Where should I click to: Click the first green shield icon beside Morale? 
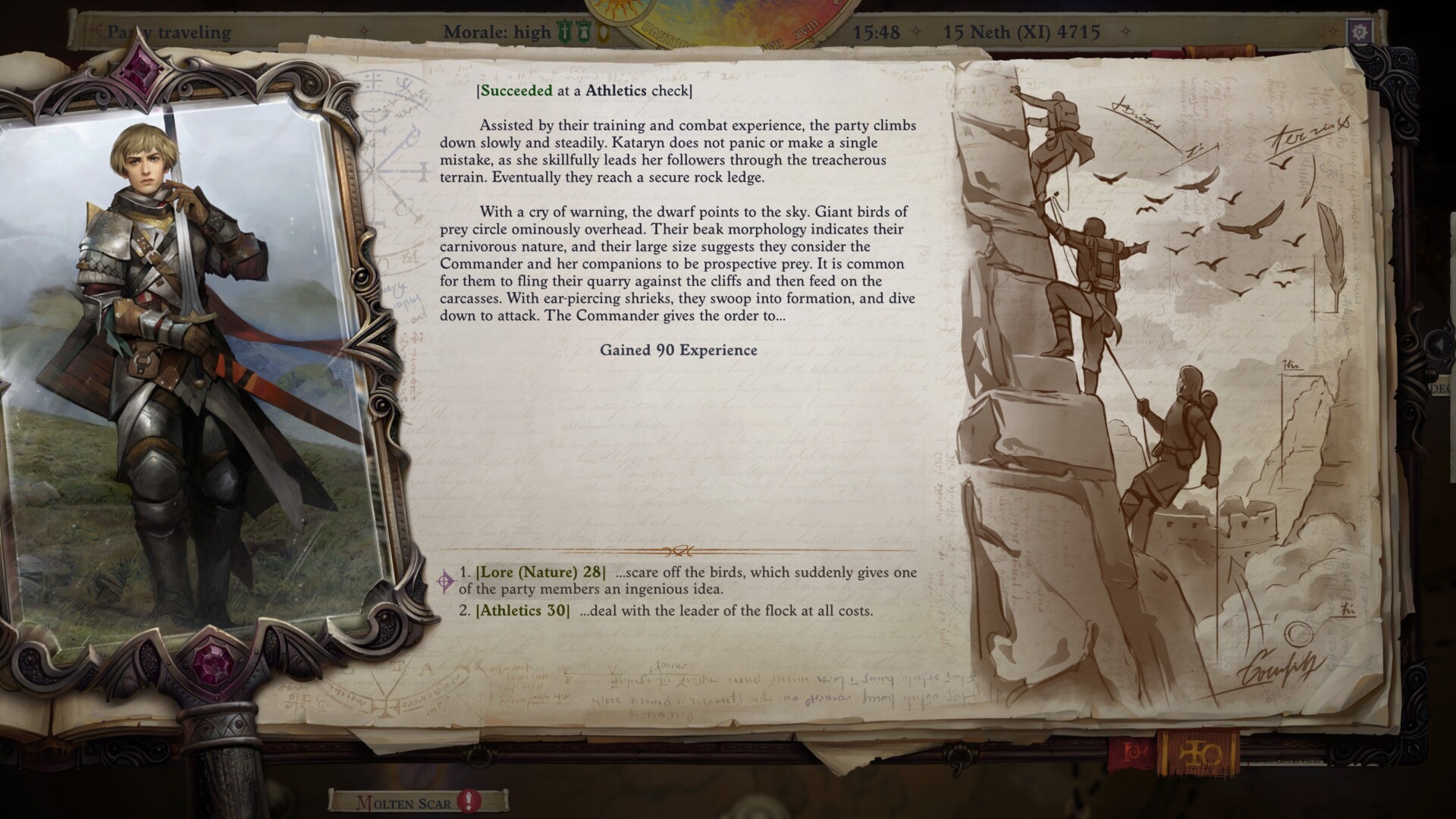pos(563,33)
